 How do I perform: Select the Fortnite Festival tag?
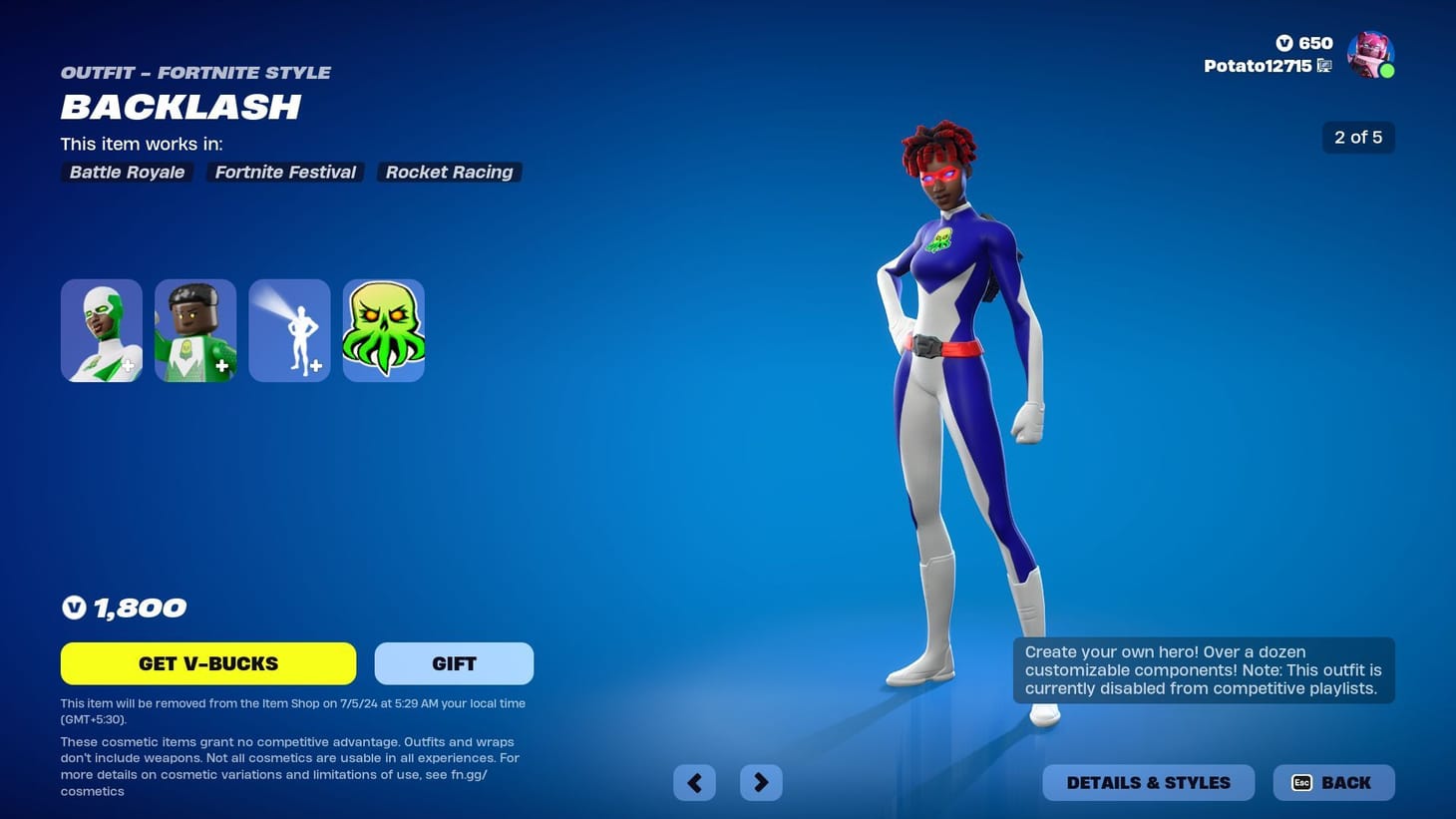285,172
